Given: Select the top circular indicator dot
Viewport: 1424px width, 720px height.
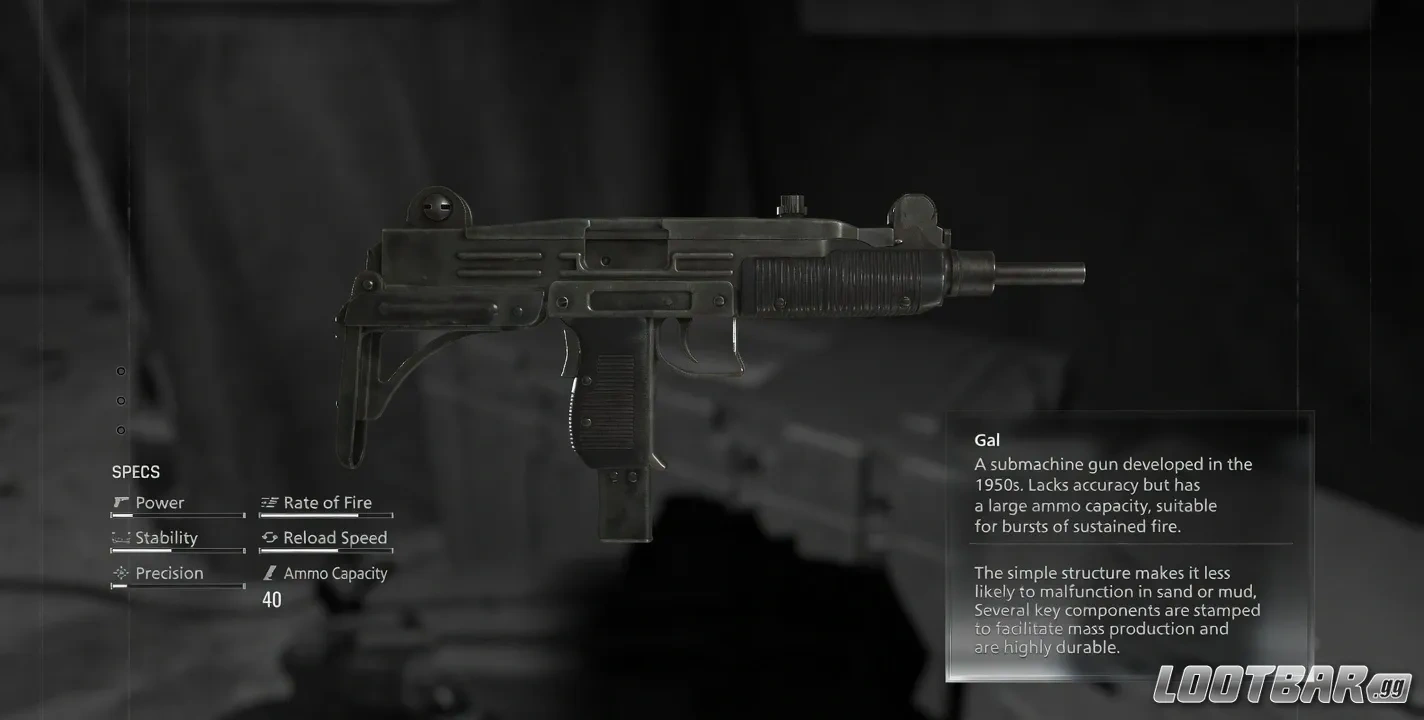Looking at the screenshot, I should 120,370.
